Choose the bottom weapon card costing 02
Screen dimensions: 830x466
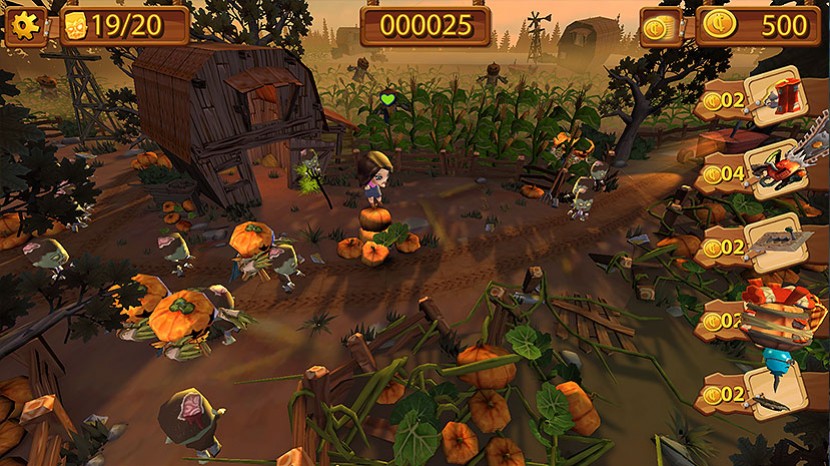(x=776, y=391)
